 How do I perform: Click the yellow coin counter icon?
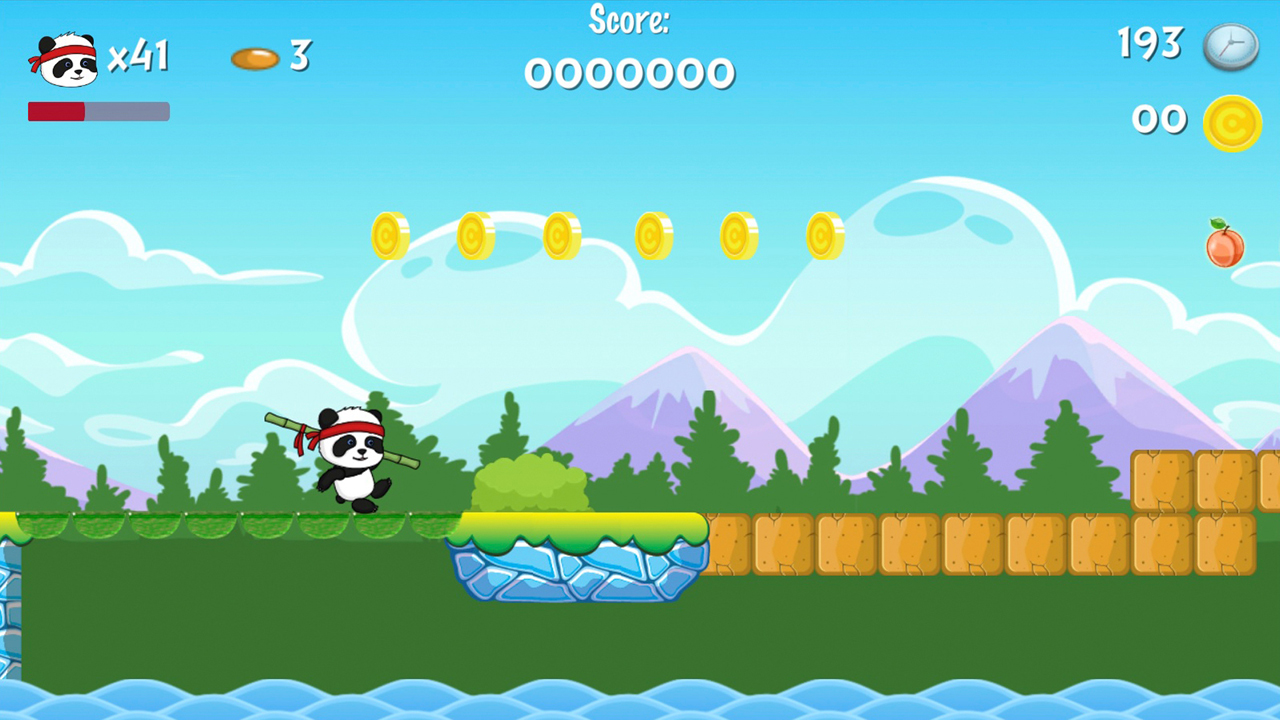coord(1233,122)
